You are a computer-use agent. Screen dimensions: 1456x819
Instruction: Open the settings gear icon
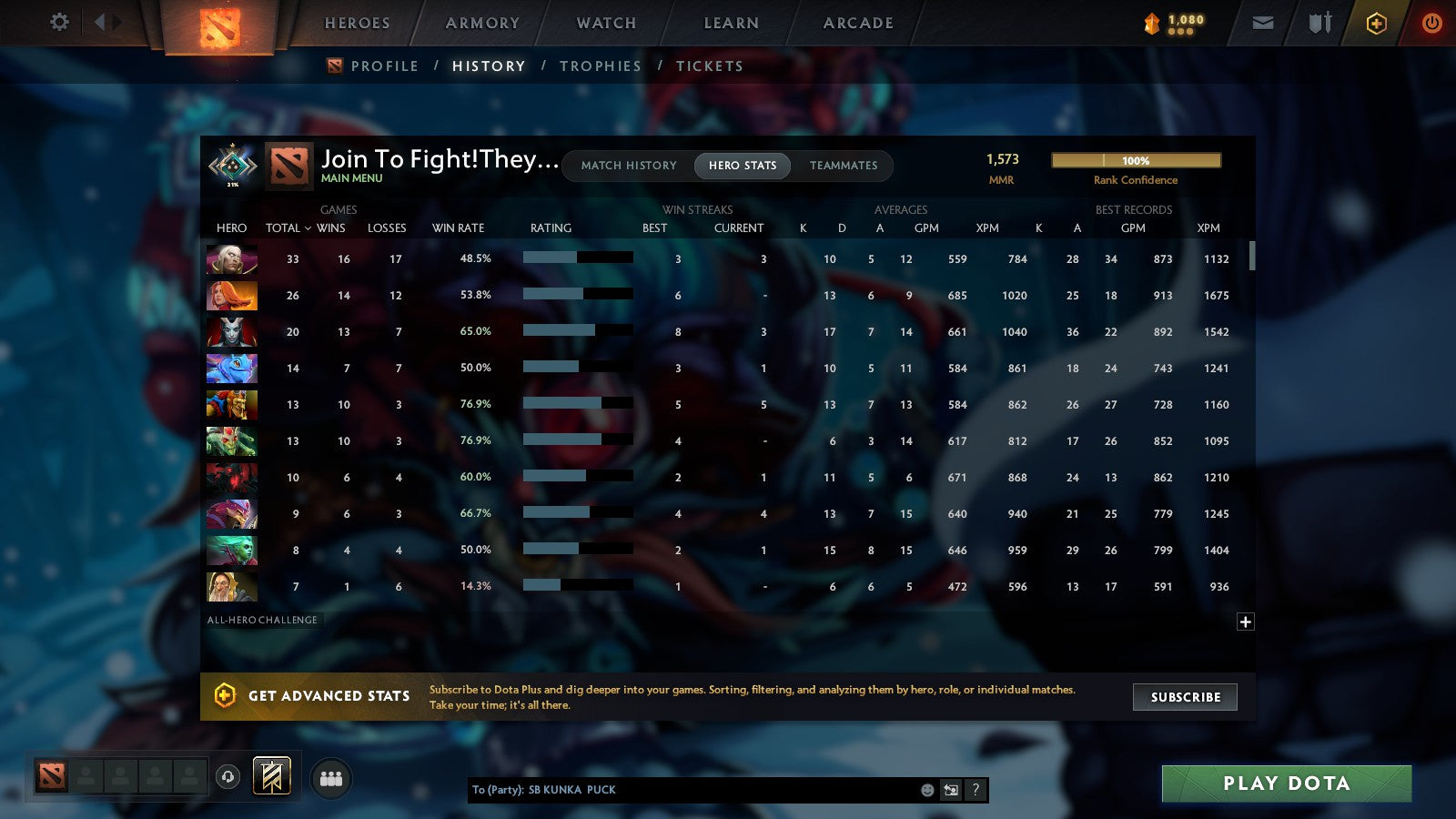[59, 23]
